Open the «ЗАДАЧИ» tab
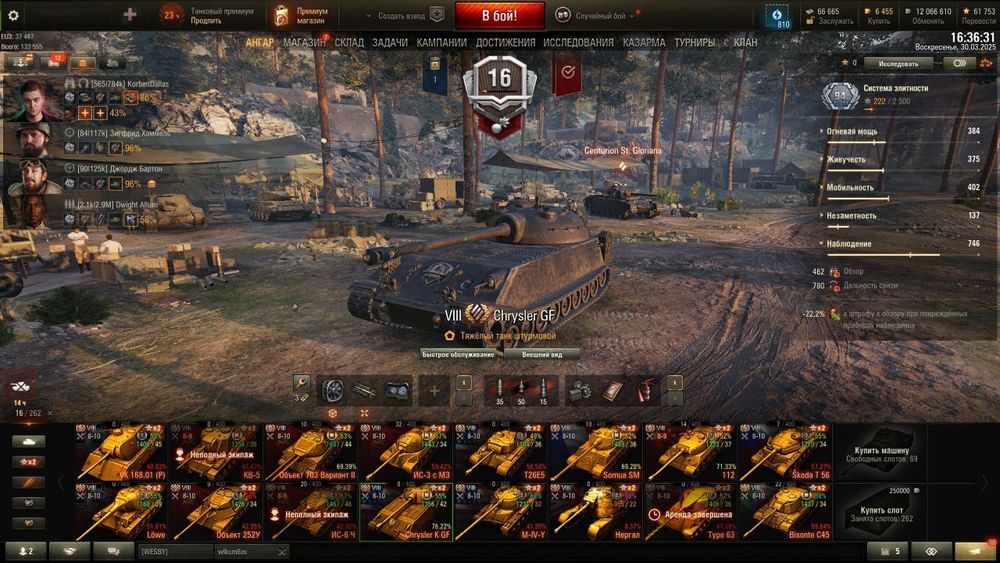The width and height of the screenshot is (1000, 563). point(389,43)
